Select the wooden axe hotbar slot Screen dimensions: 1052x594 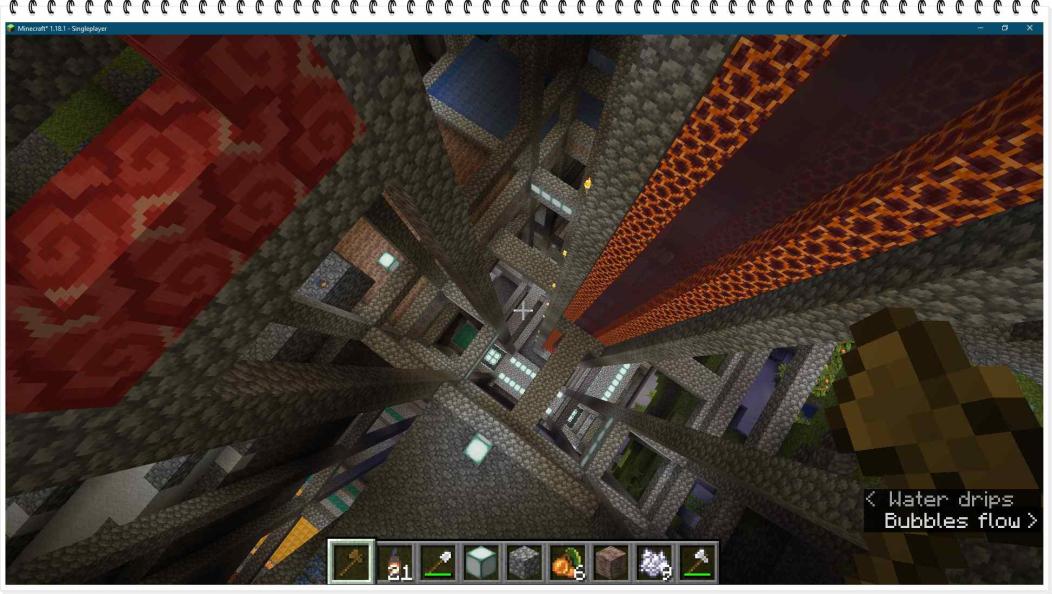(351, 562)
